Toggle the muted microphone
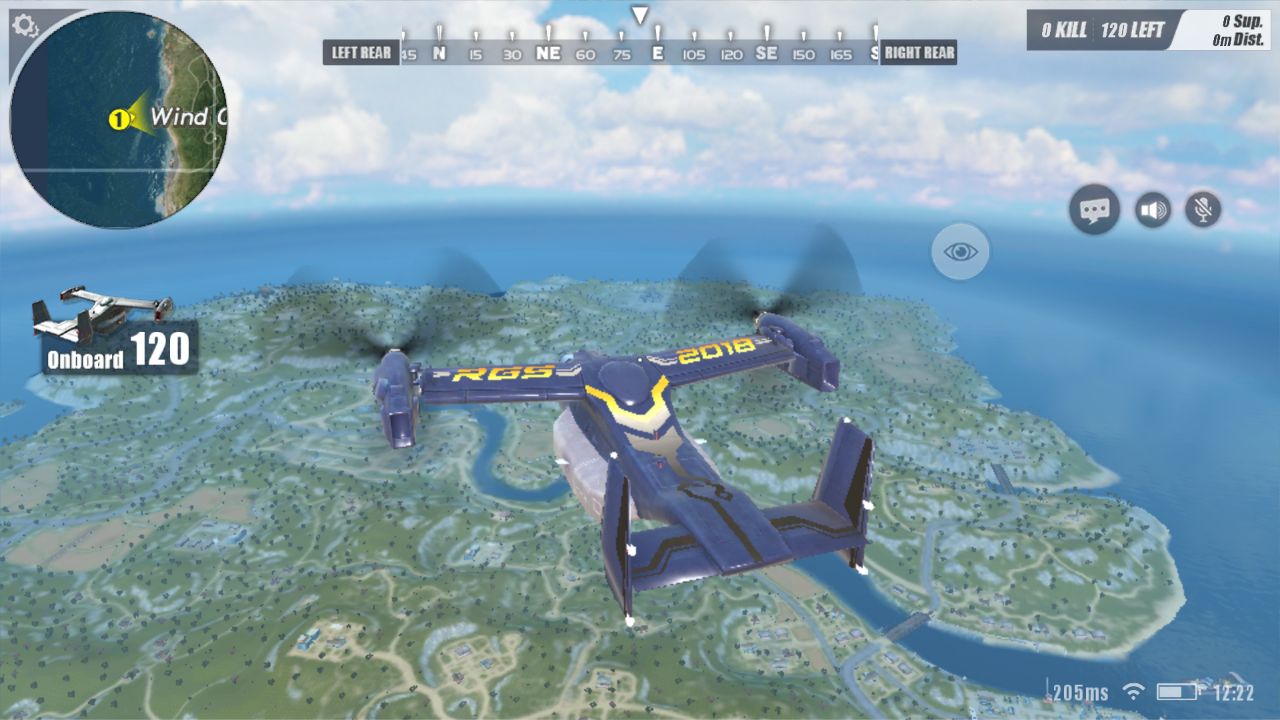Image resolution: width=1280 pixels, height=720 pixels. [x=1203, y=210]
